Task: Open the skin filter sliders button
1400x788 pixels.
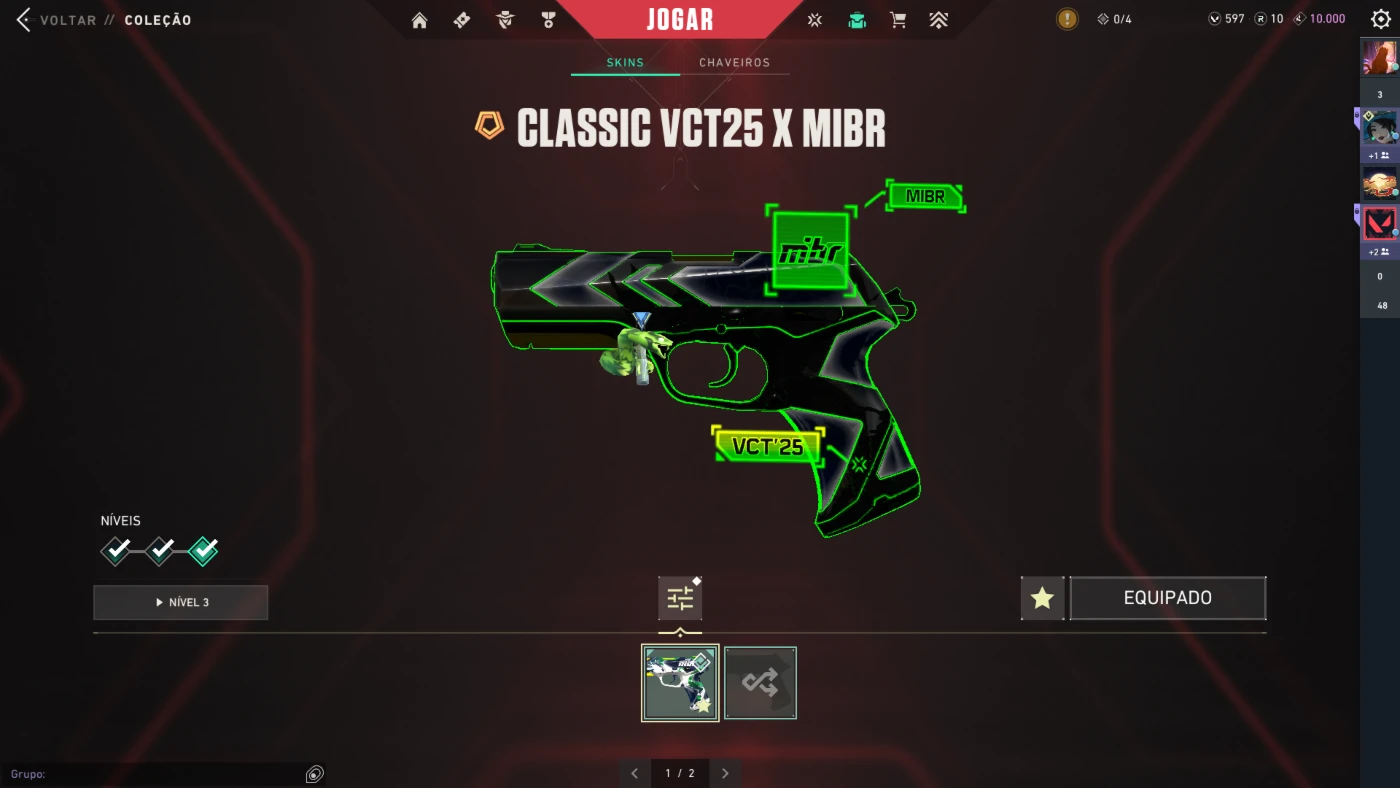Action: click(x=680, y=599)
